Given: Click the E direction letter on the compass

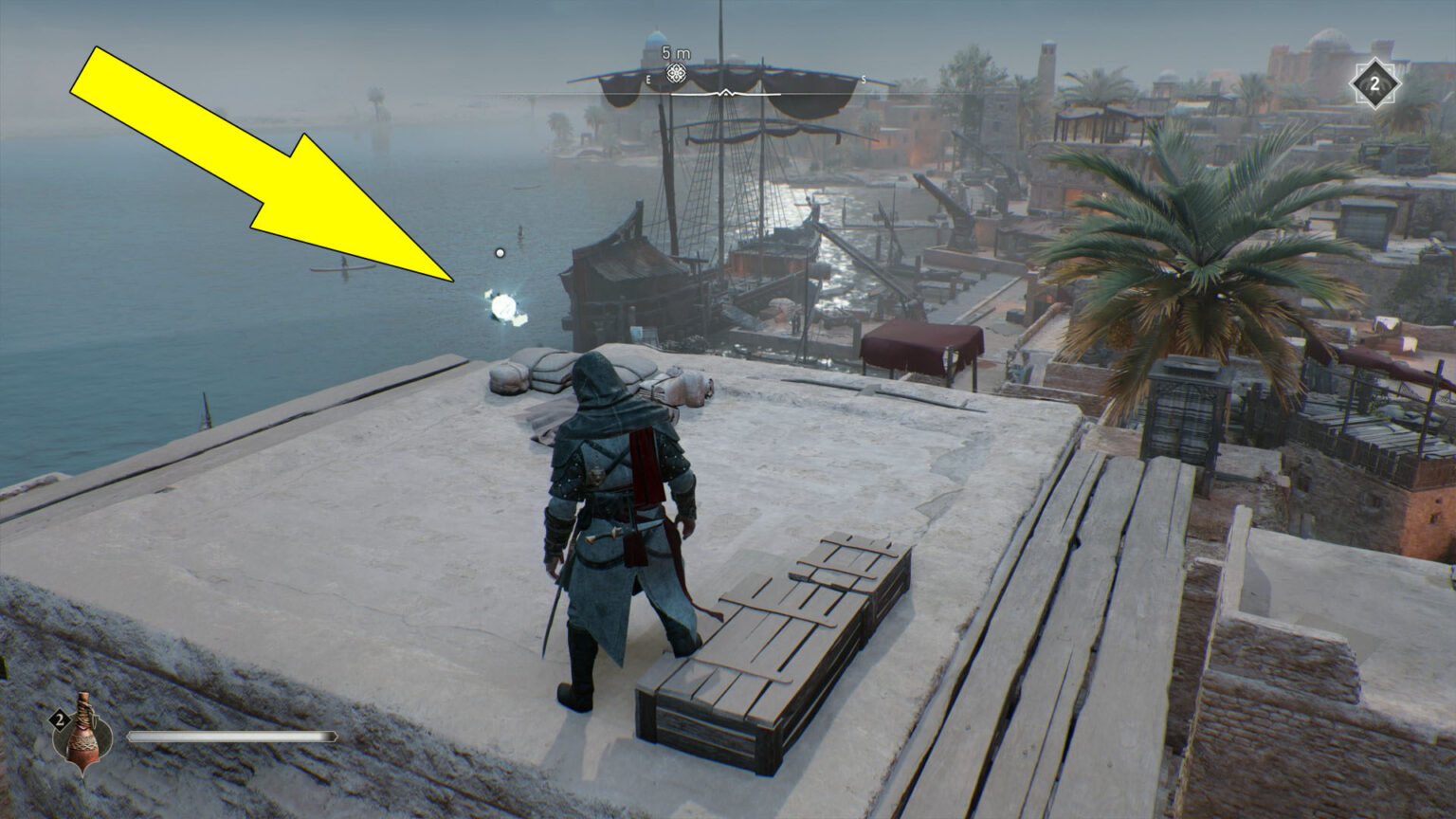Looking at the screenshot, I should click(x=647, y=82).
